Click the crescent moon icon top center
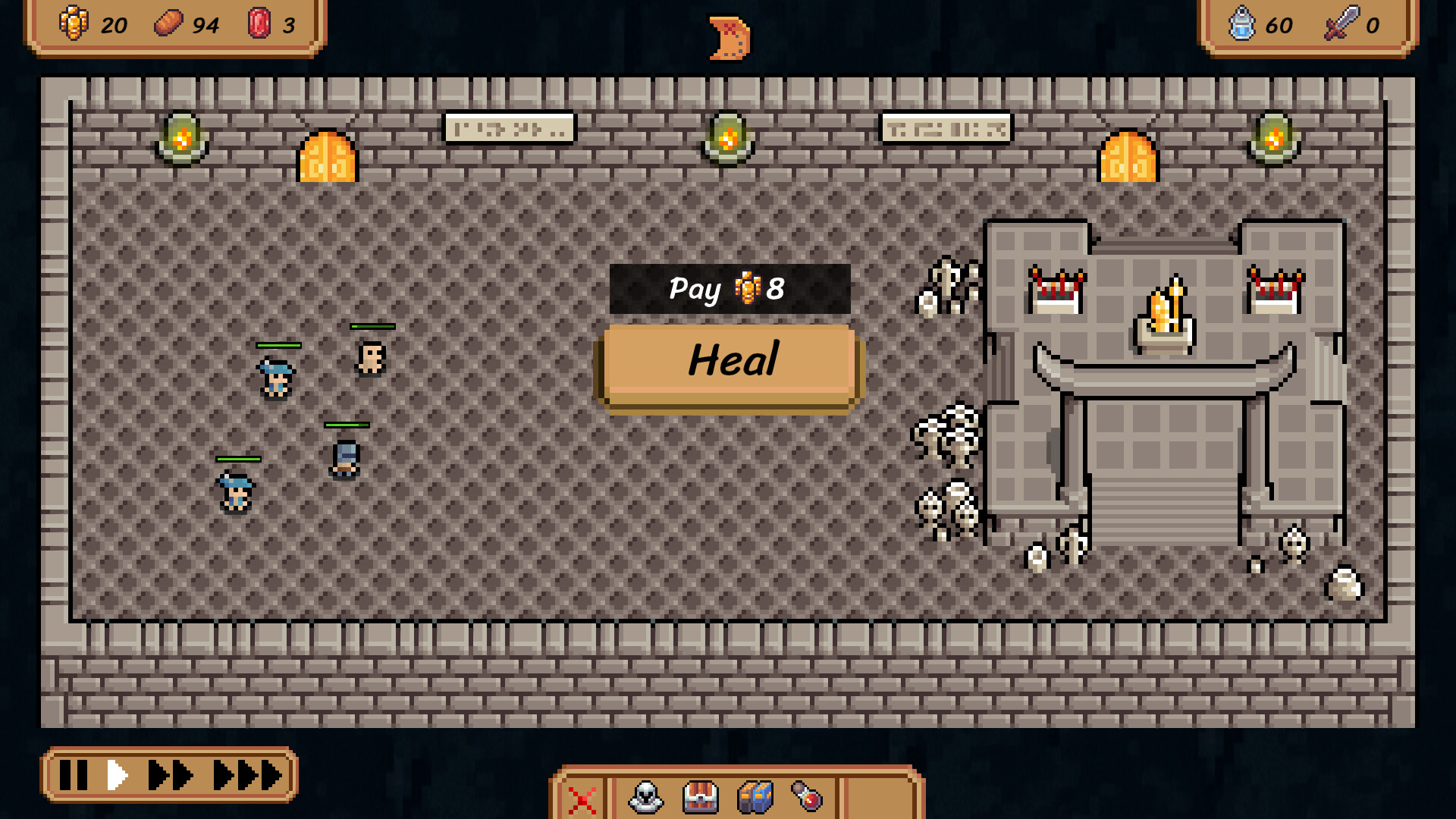 click(x=728, y=36)
